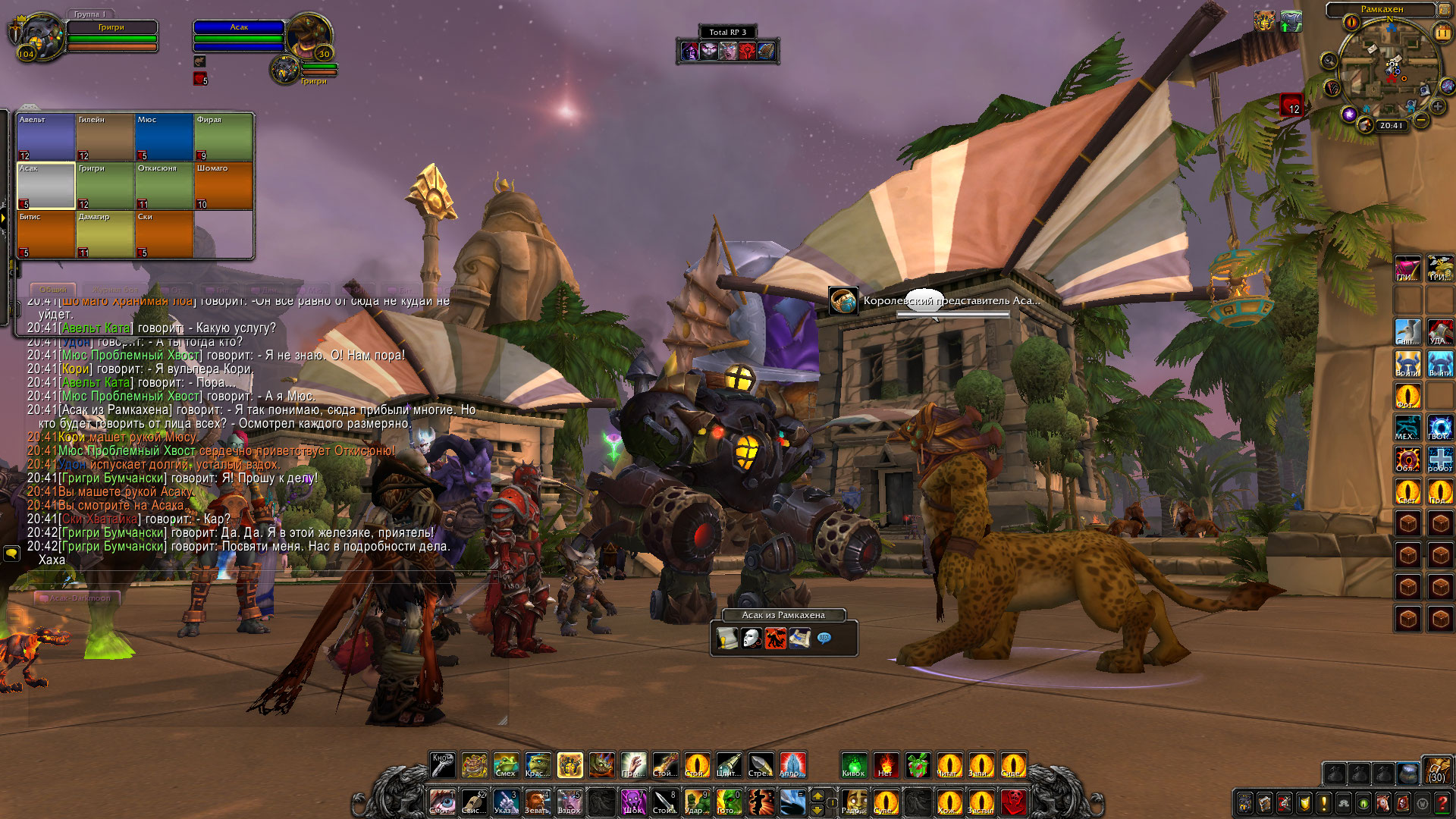
Task: Open the quest log exclamation mark button
Action: coord(1323,803)
